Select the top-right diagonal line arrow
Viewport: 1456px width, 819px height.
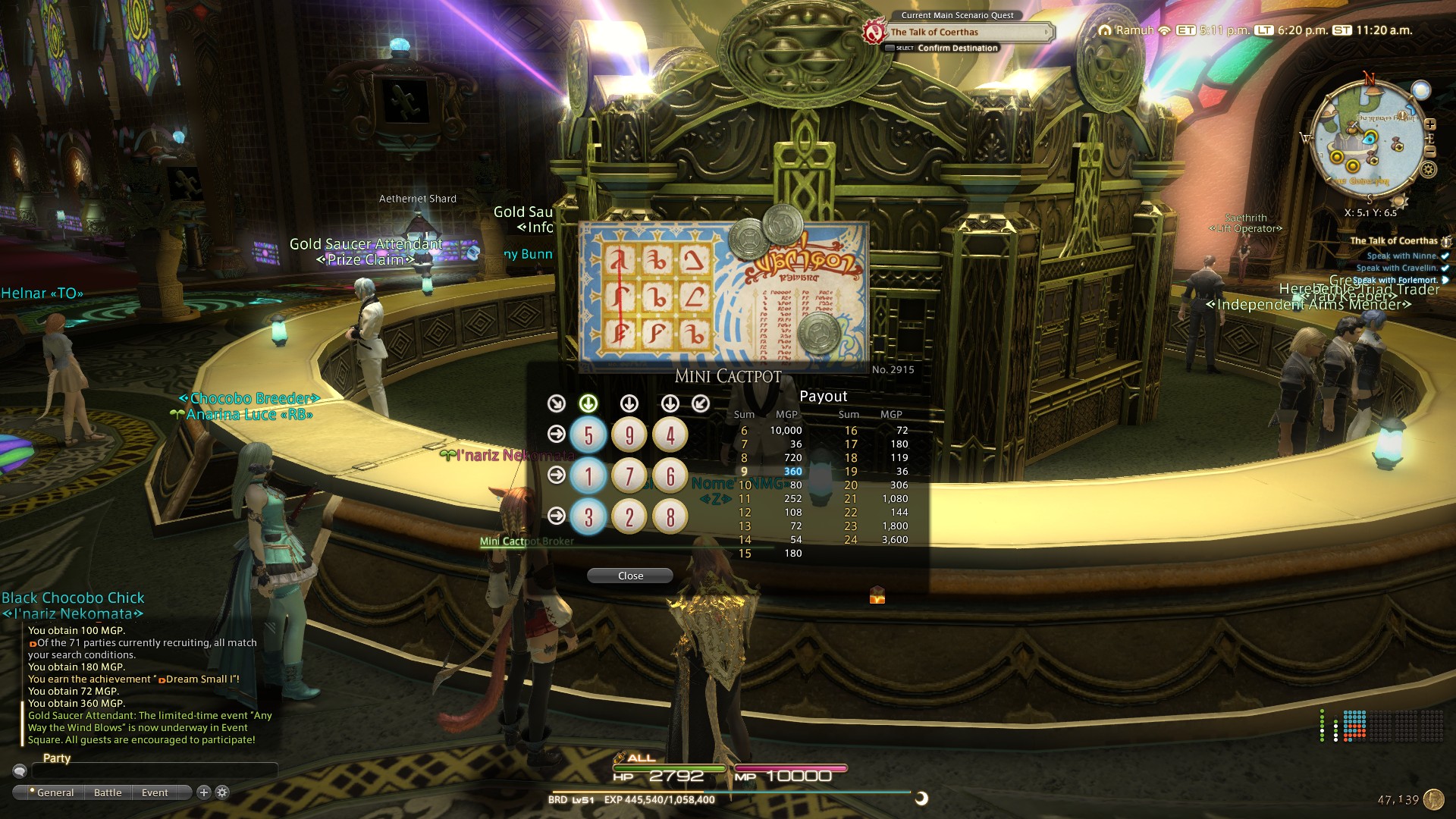click(x=701, y=403)
